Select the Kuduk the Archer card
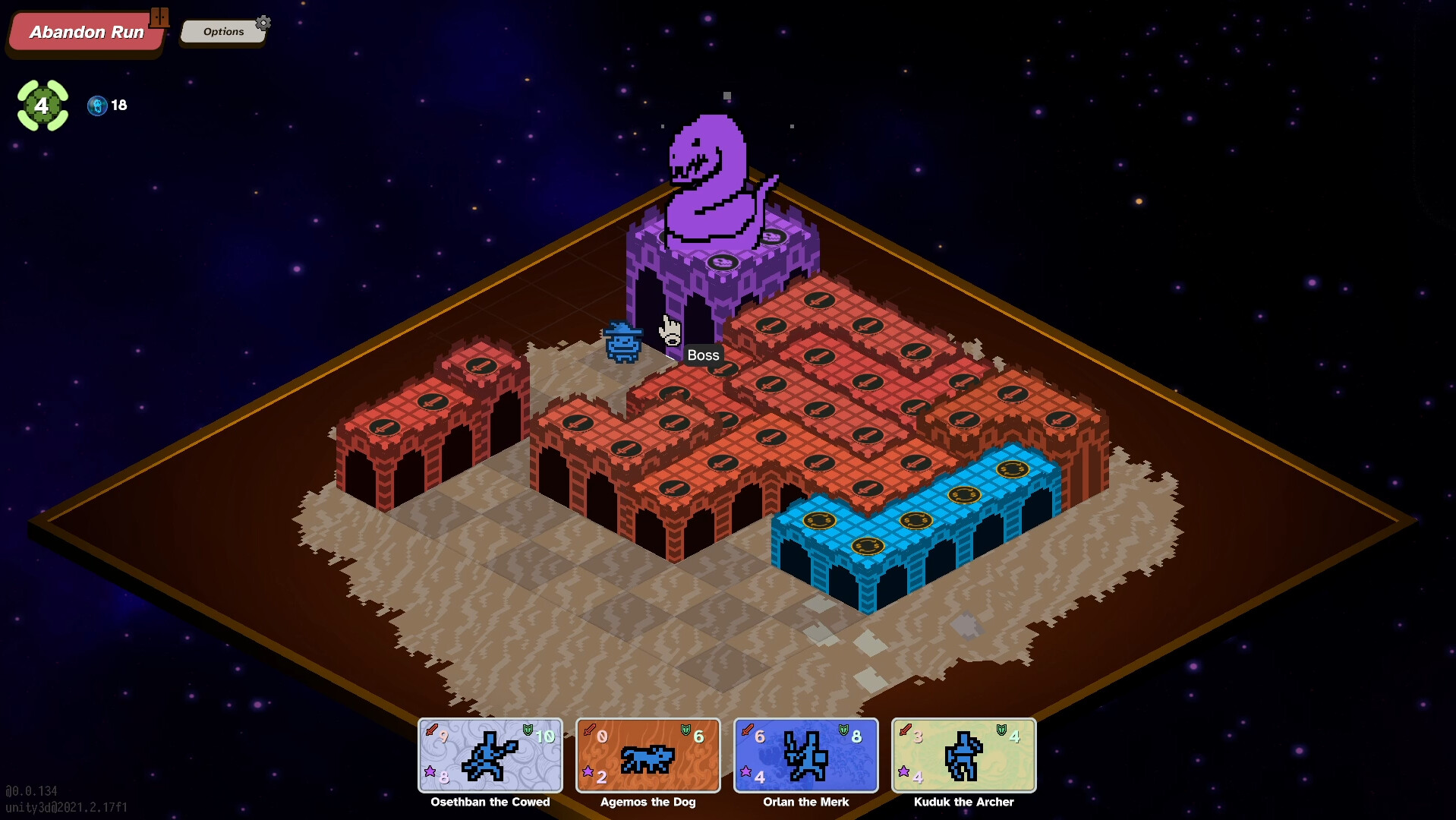1456x820 pixels. click(964, 755)
